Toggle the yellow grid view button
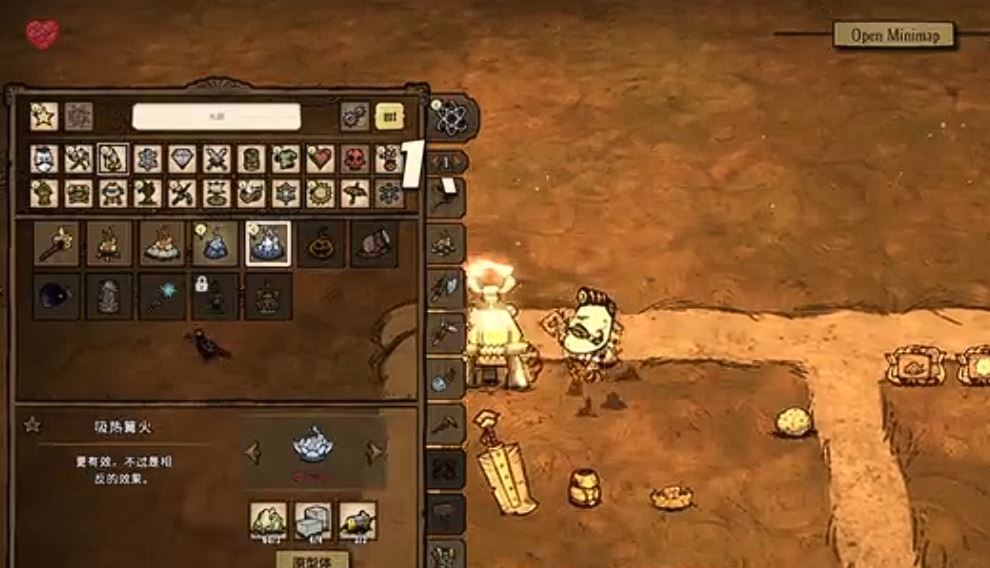The height and width of the screenshot is (568, 990). [x=389, y=117]
